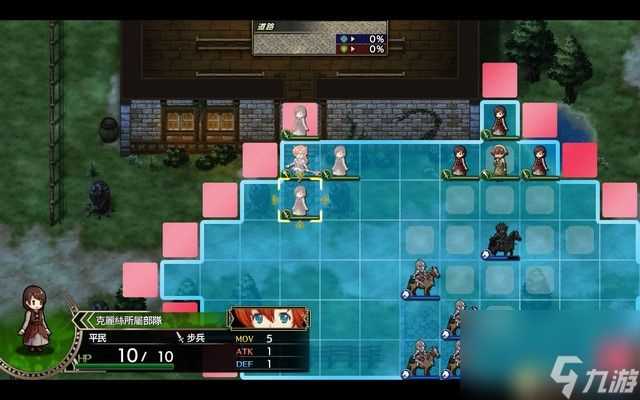Select the unit under the yellow cursor
640x400 pixels.
pos(299,199)
